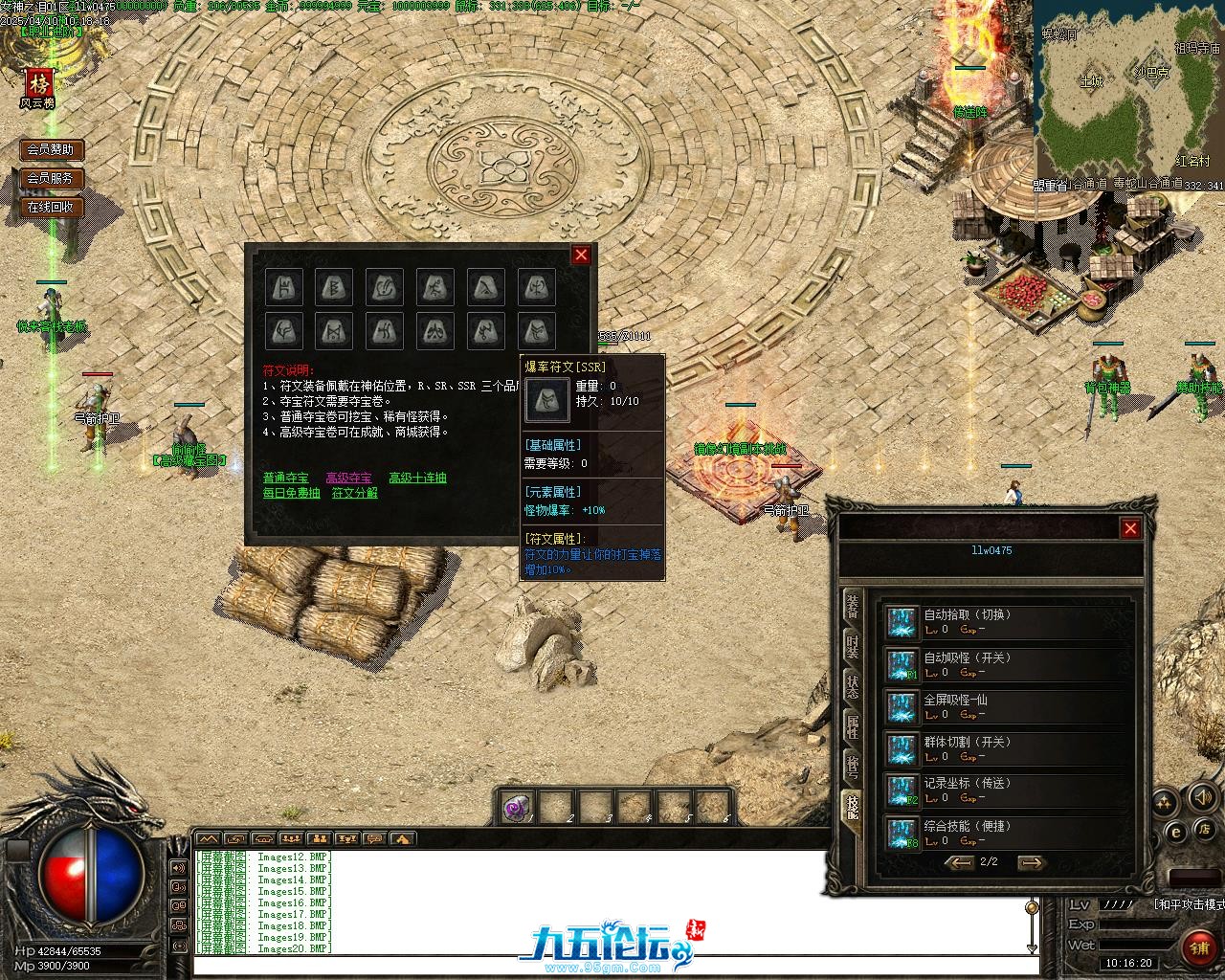Open the 风云榜 ranking board
Screen dimensions: 1225x980
(38, 87)
